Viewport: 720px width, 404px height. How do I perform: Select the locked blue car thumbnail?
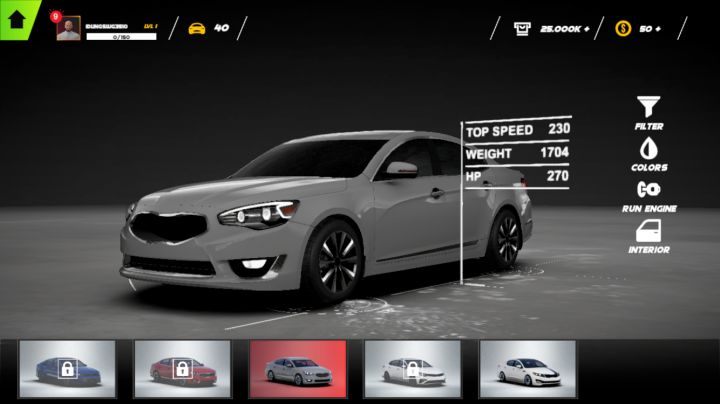[x=67, y=369]
